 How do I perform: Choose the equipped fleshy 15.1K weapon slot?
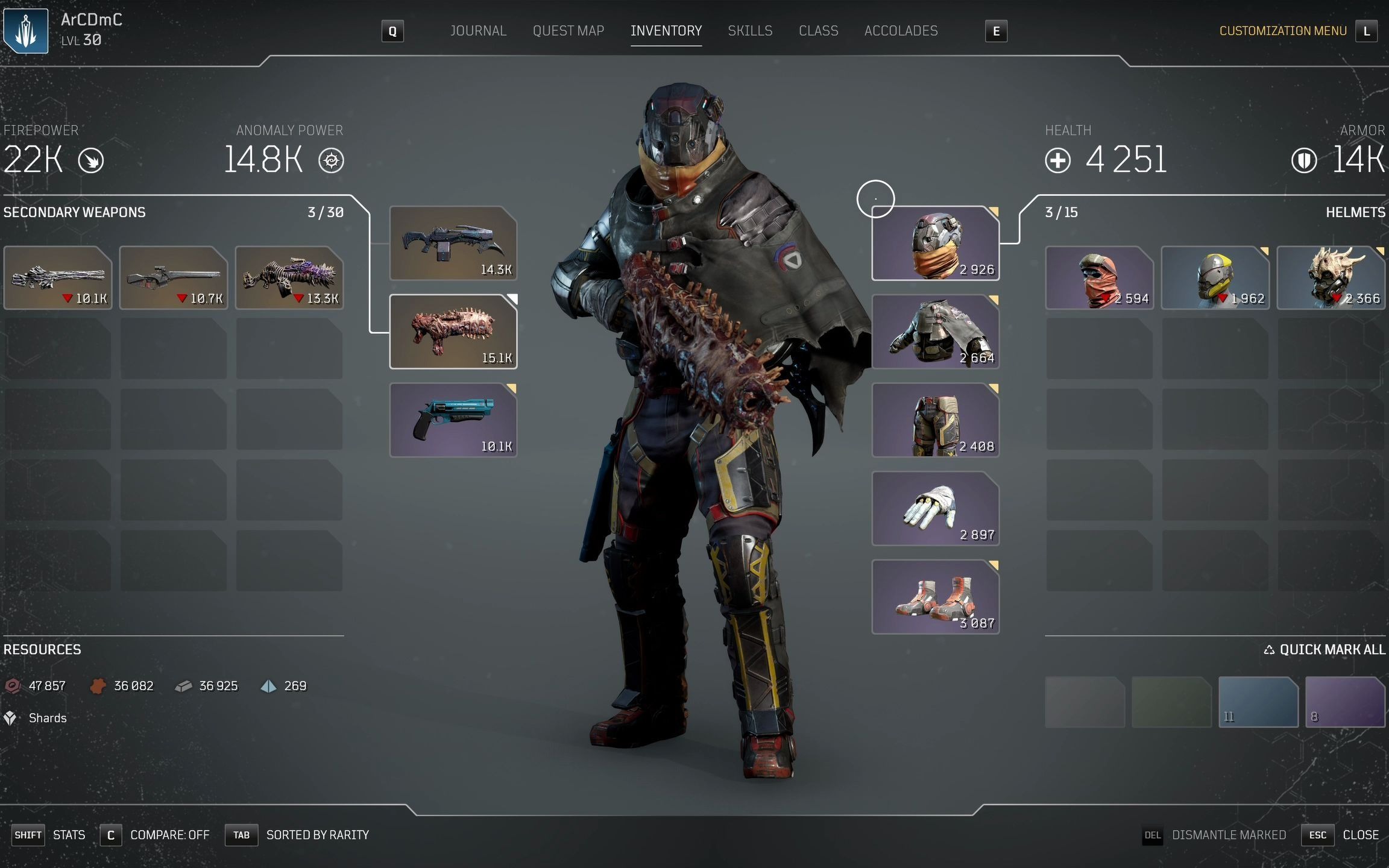click(453, 332)
